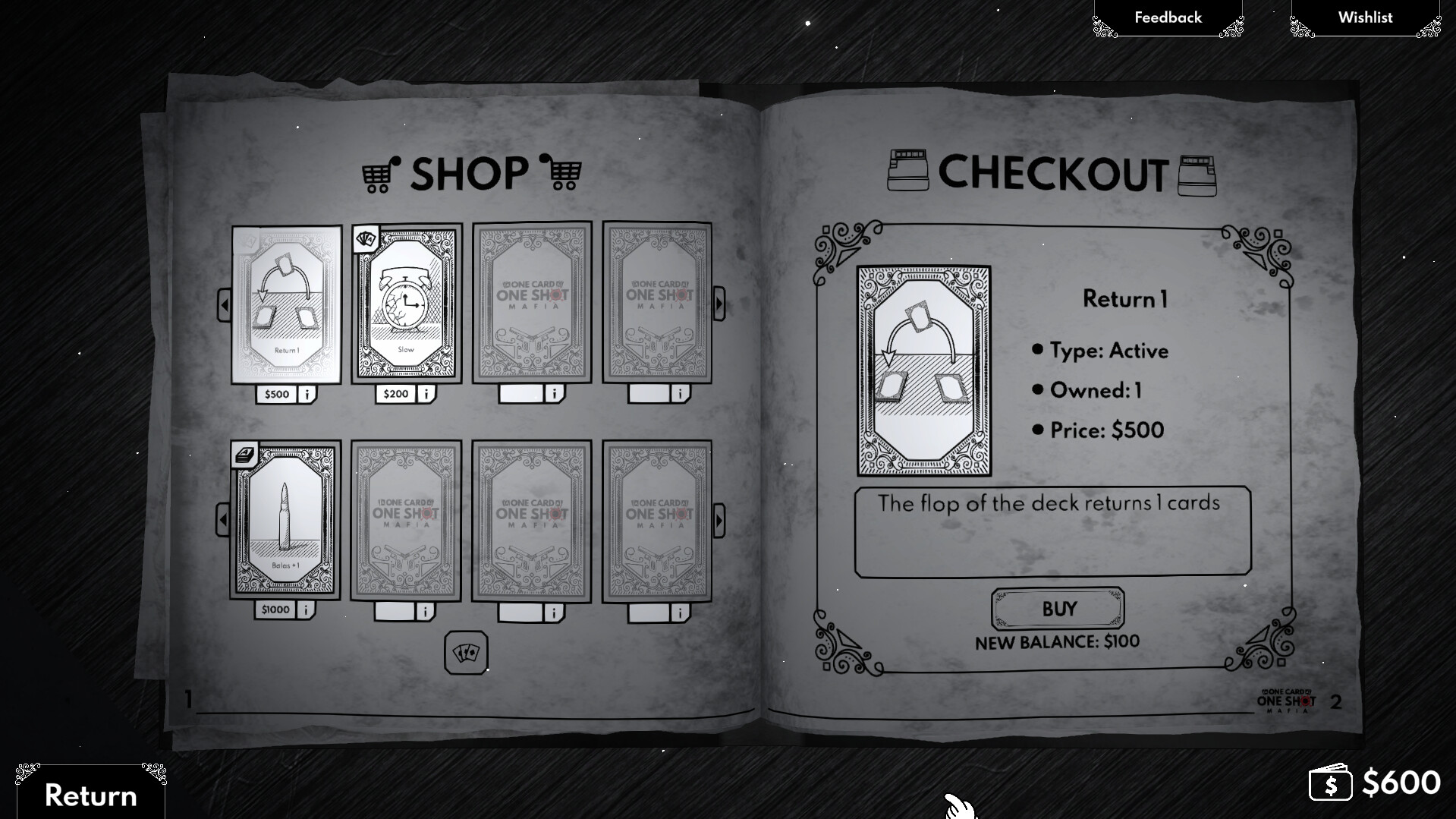Screen dimensions: 1456x819
Task: Click the left arrow beside the bottom card row
Action: 222,520
